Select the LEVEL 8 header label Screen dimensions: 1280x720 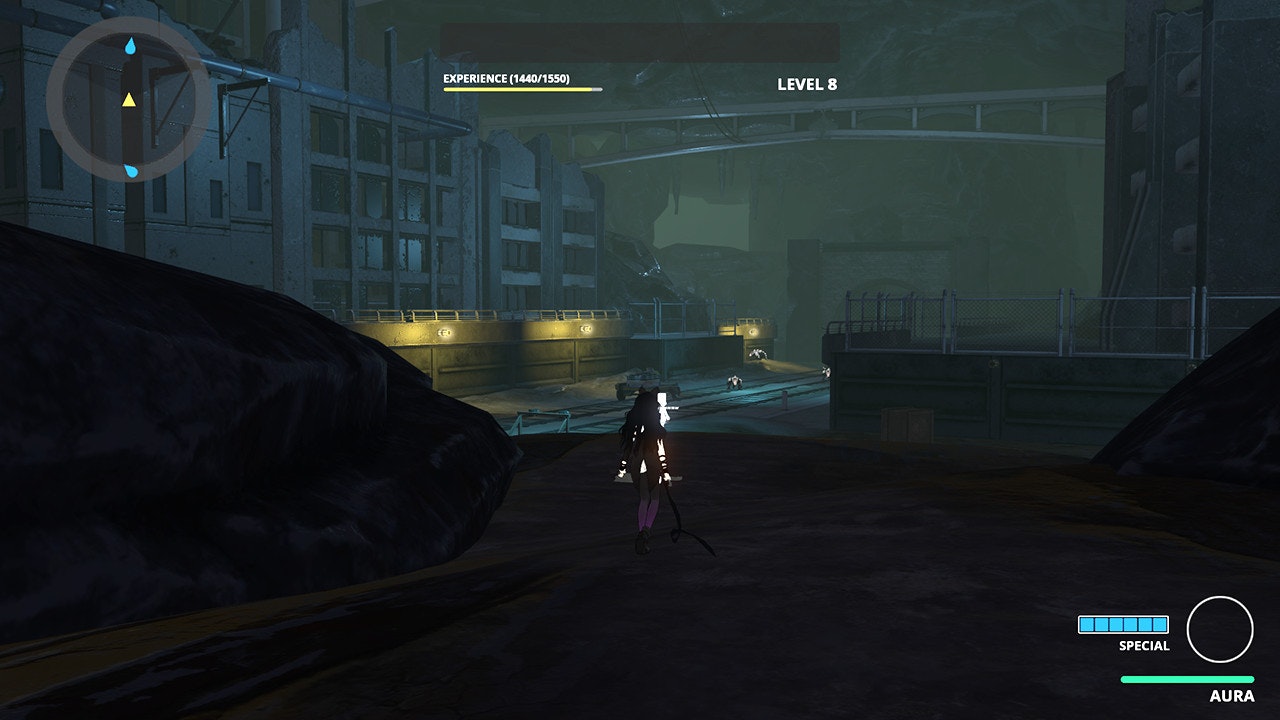pos(806,84)
